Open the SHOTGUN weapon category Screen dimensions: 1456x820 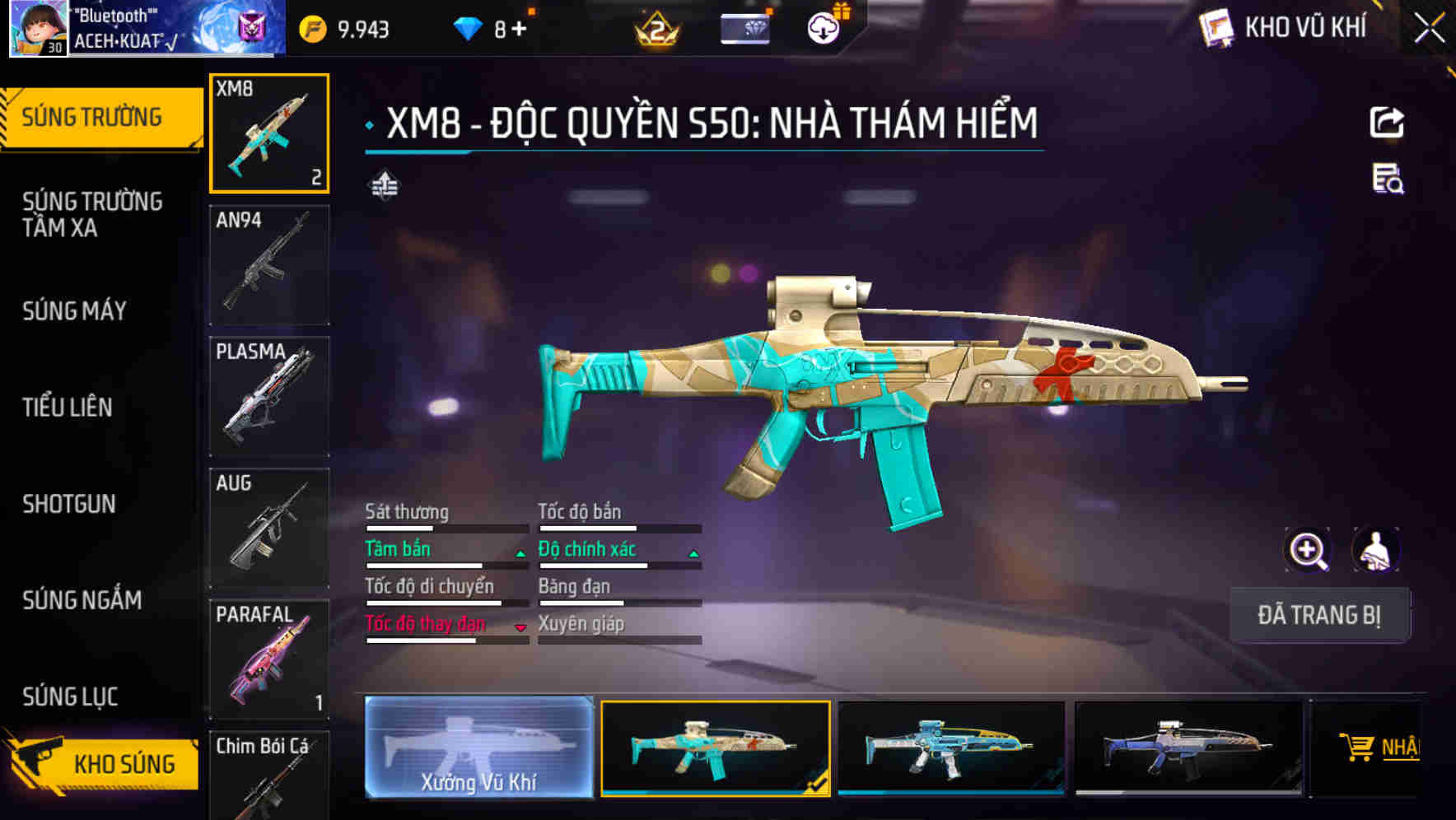click(x=70, y=505)
